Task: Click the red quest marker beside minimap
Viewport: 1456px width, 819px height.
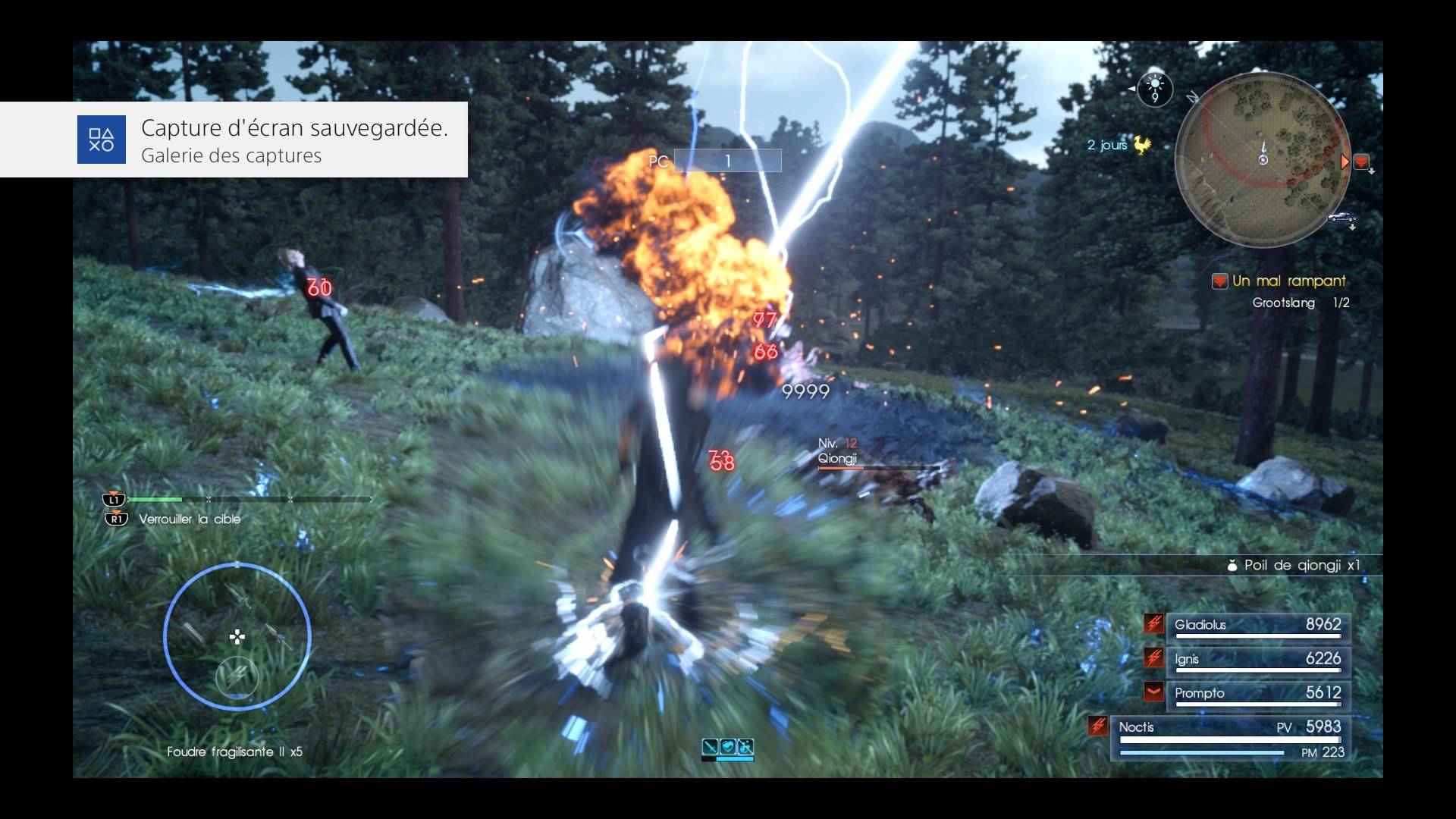Action: (1361, 162)
